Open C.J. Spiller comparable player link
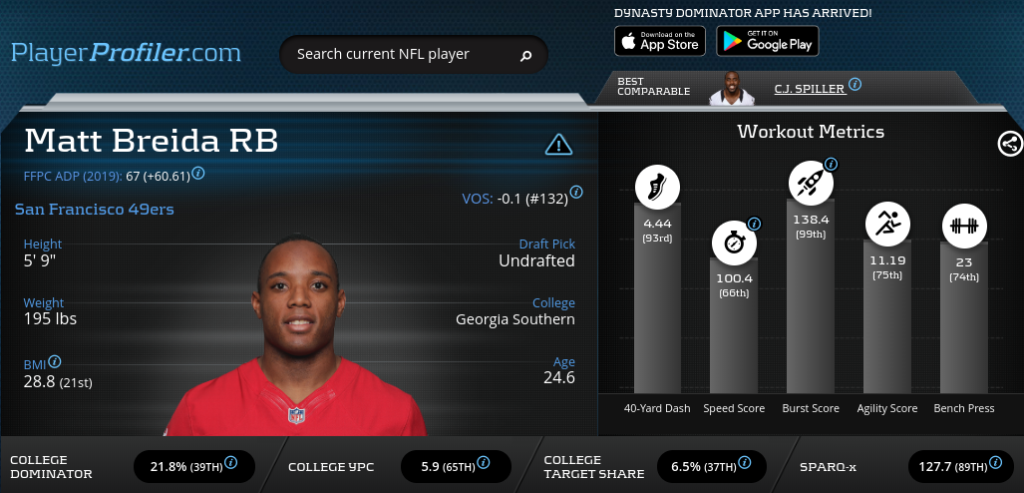The width and height of the screenshot is (1024, 493). [x=809, y=88]
